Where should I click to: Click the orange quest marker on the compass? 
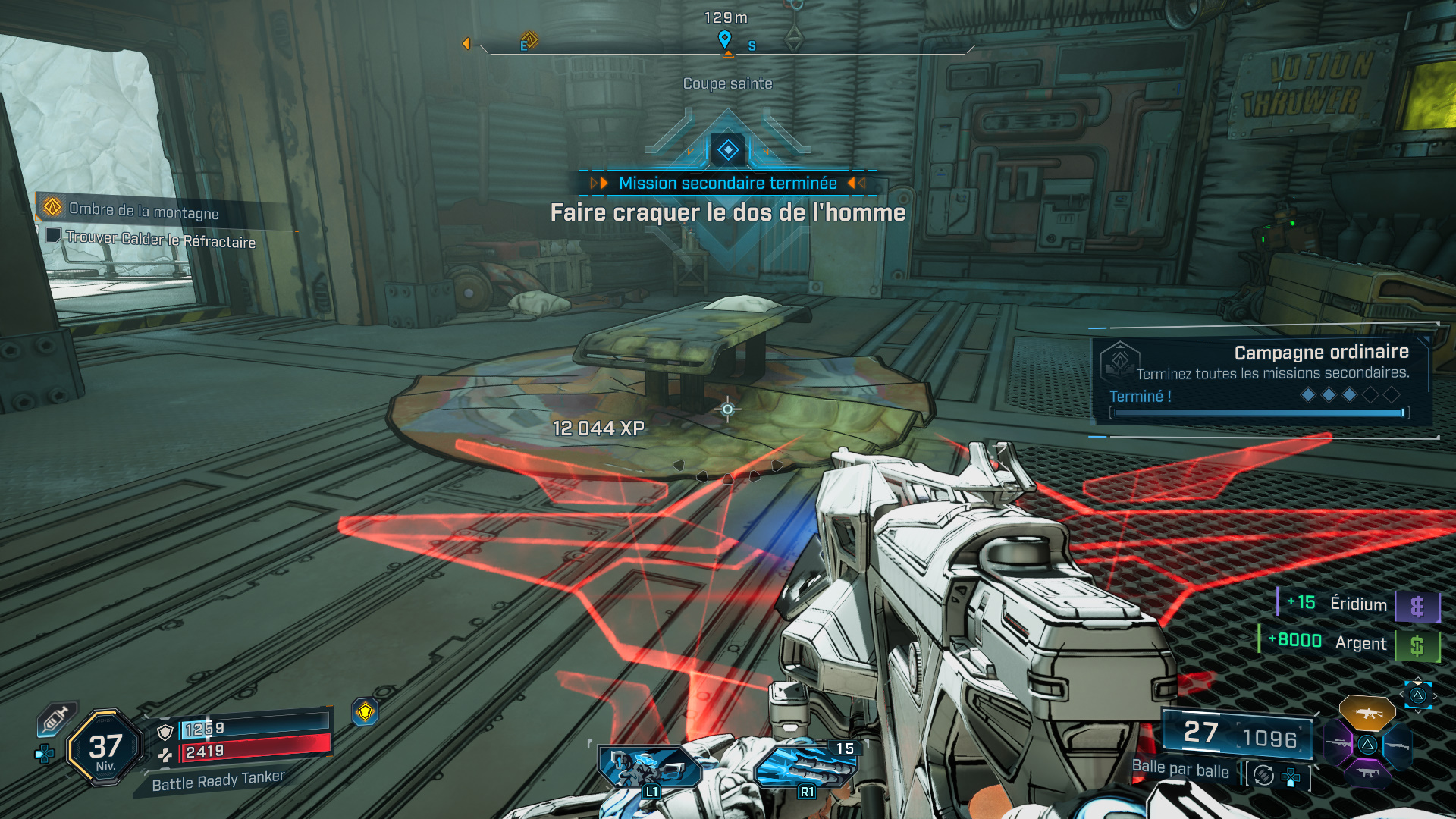tap(529, 39)
